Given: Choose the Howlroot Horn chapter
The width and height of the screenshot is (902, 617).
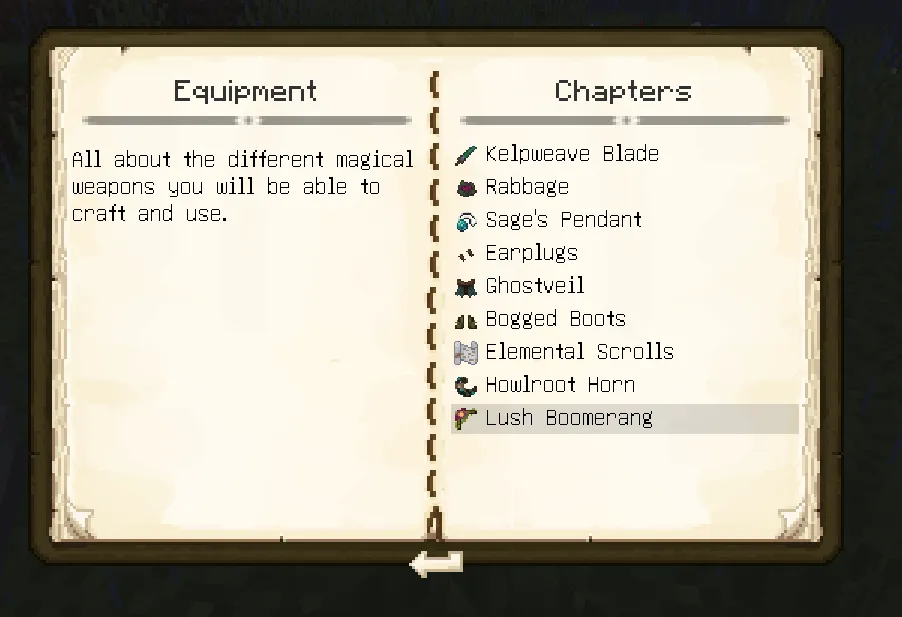Looking at the screenshot, I should [x=559, y=385].
